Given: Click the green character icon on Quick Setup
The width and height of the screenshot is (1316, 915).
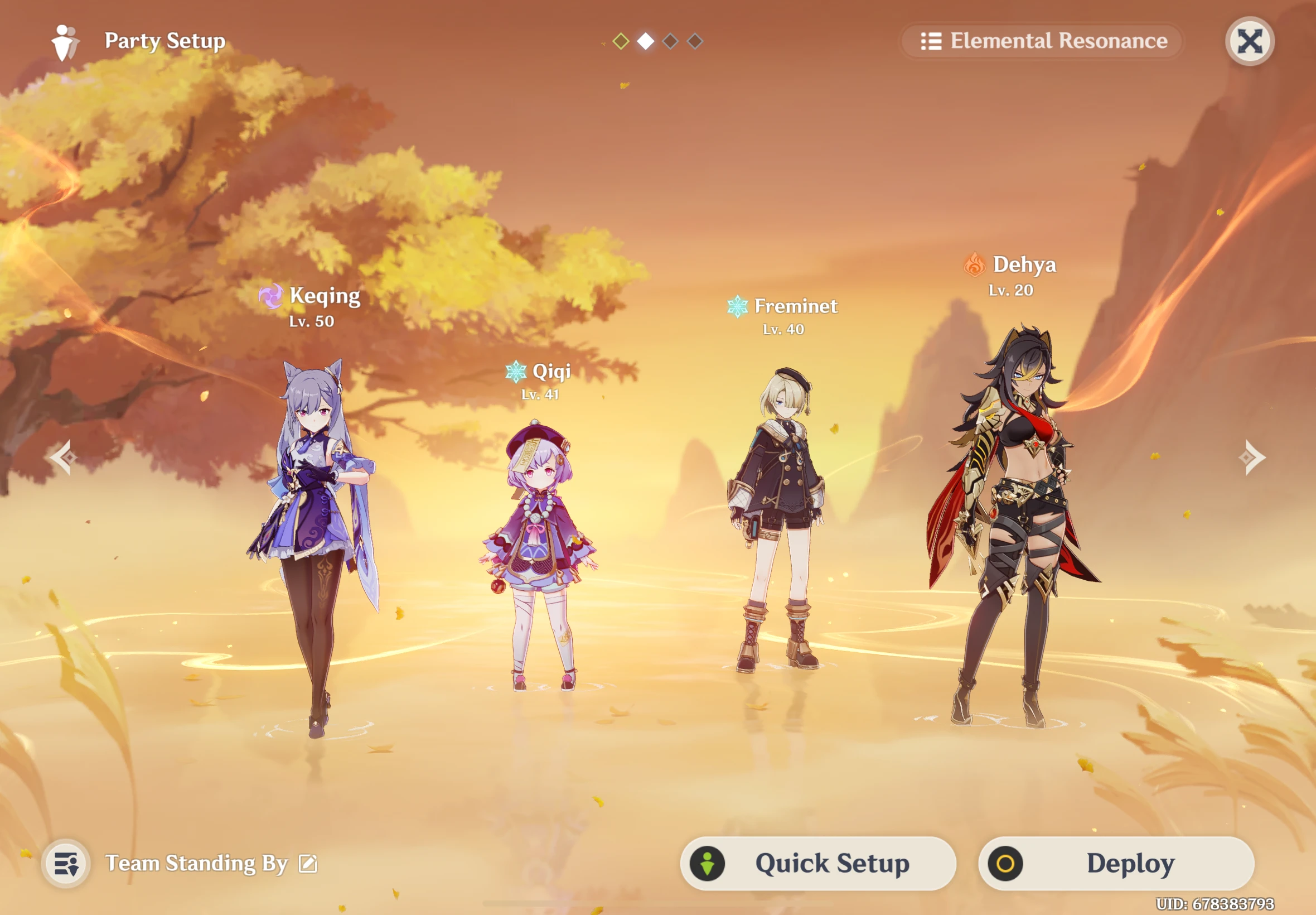Looking at the screenshot, I should [706, 863].
